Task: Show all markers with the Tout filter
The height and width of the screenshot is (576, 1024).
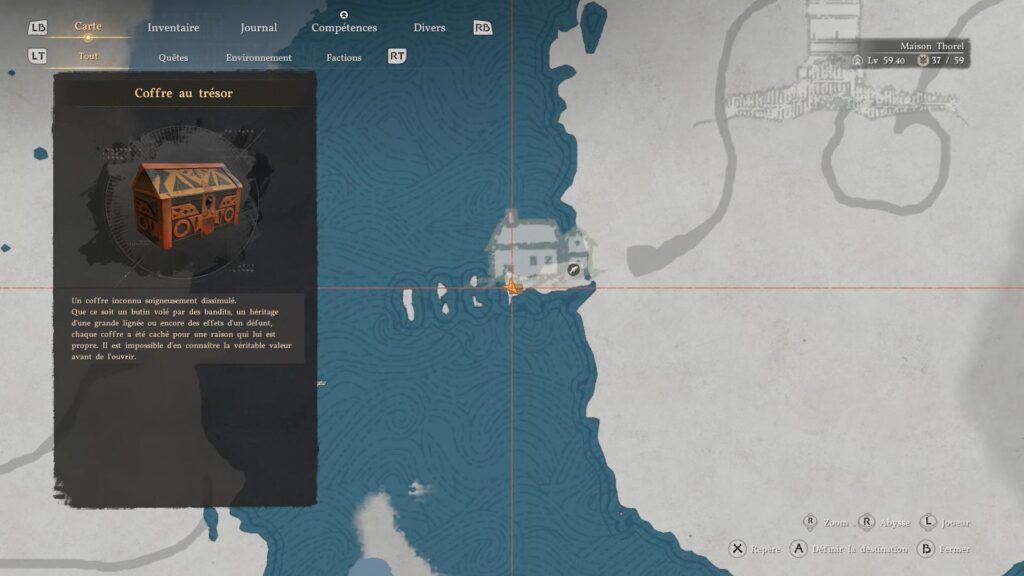Action: click(88, 56)
